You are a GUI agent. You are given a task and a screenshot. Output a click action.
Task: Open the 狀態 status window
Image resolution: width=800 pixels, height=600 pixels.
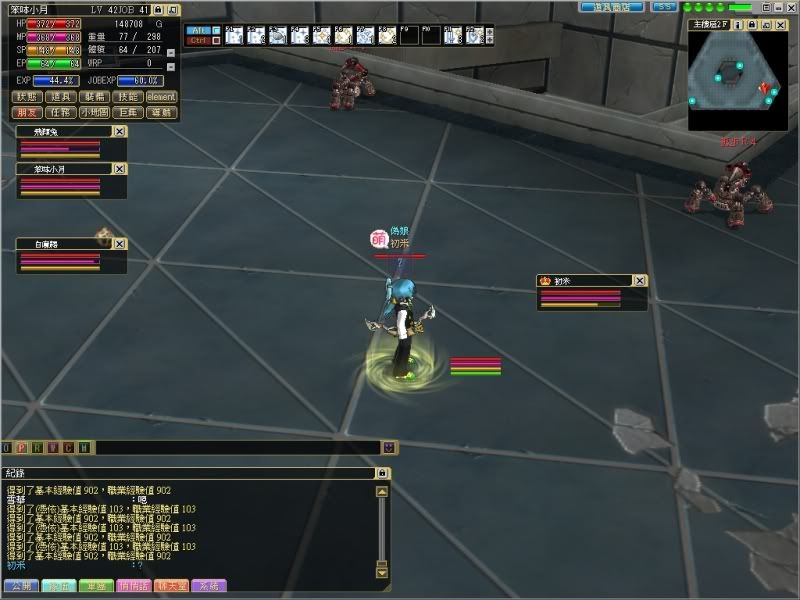[x=27, y=97]
